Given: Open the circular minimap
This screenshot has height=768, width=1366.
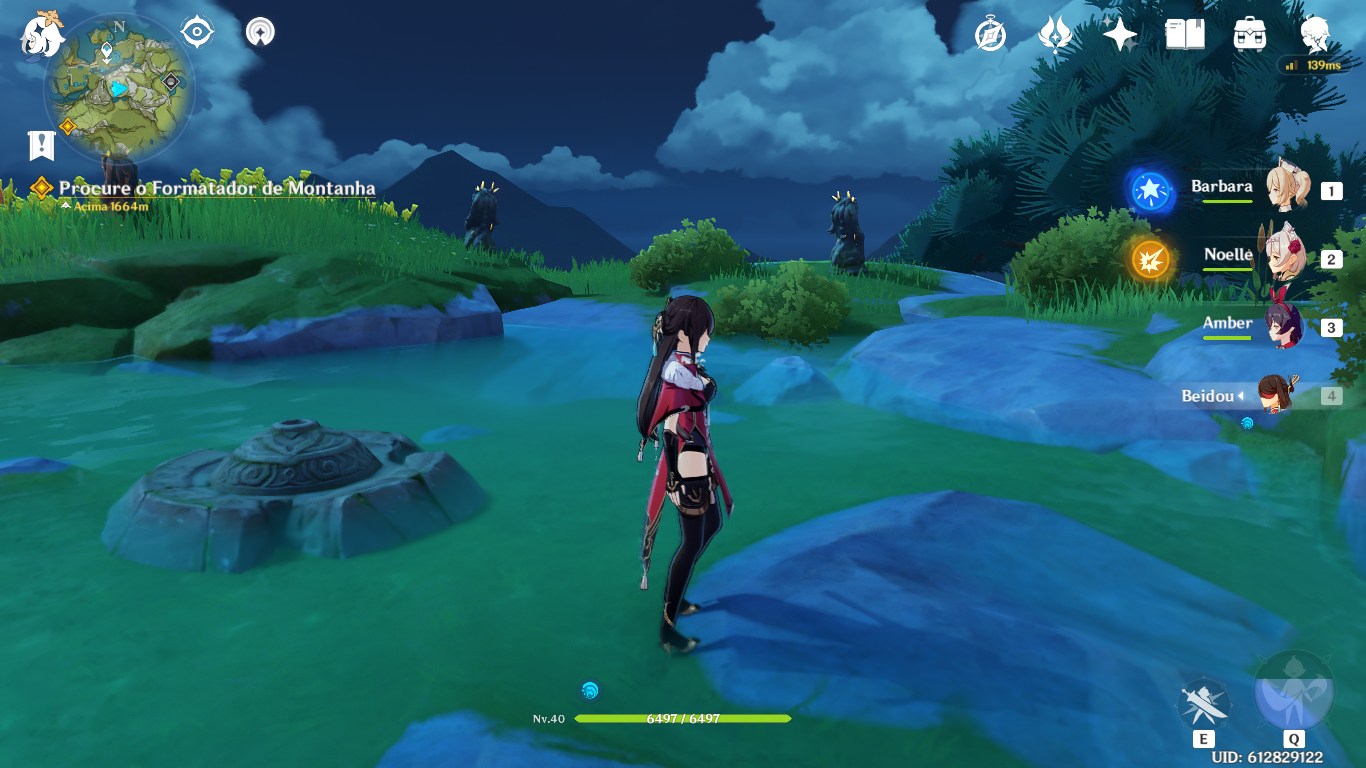Looking at the screenshot, I should 119,90.
